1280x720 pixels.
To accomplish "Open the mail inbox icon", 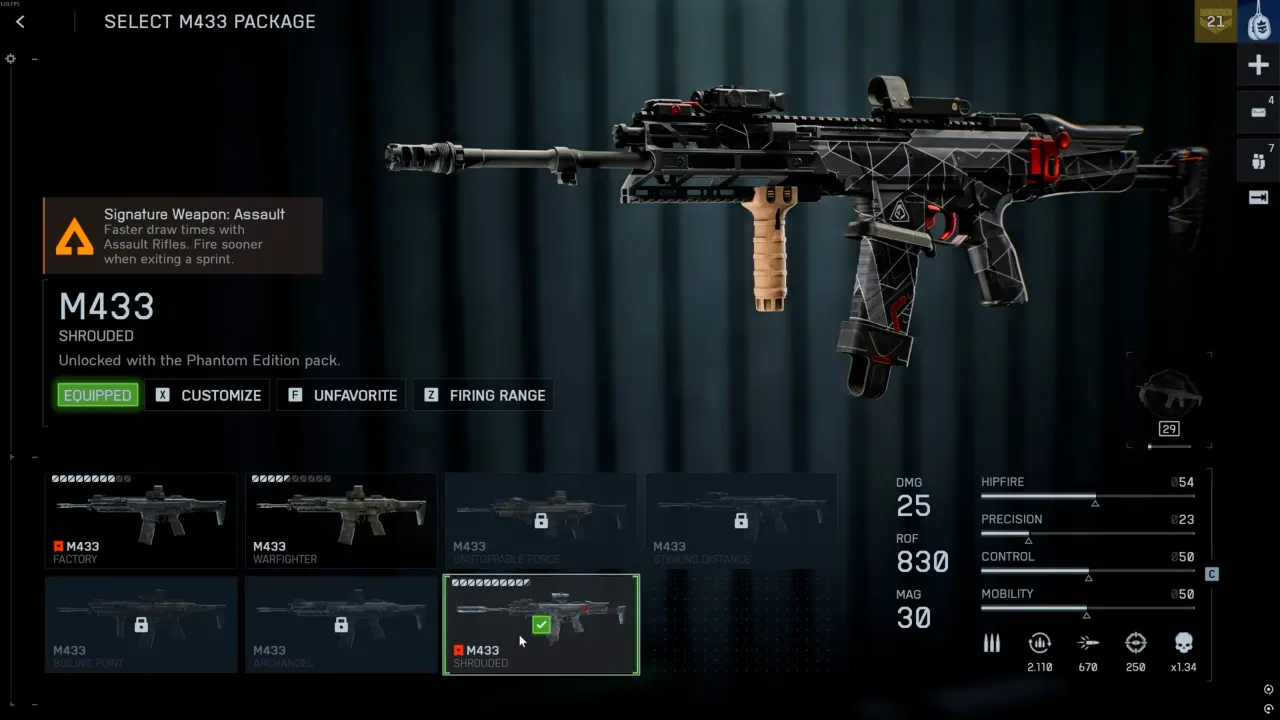I will [1259, 112].
